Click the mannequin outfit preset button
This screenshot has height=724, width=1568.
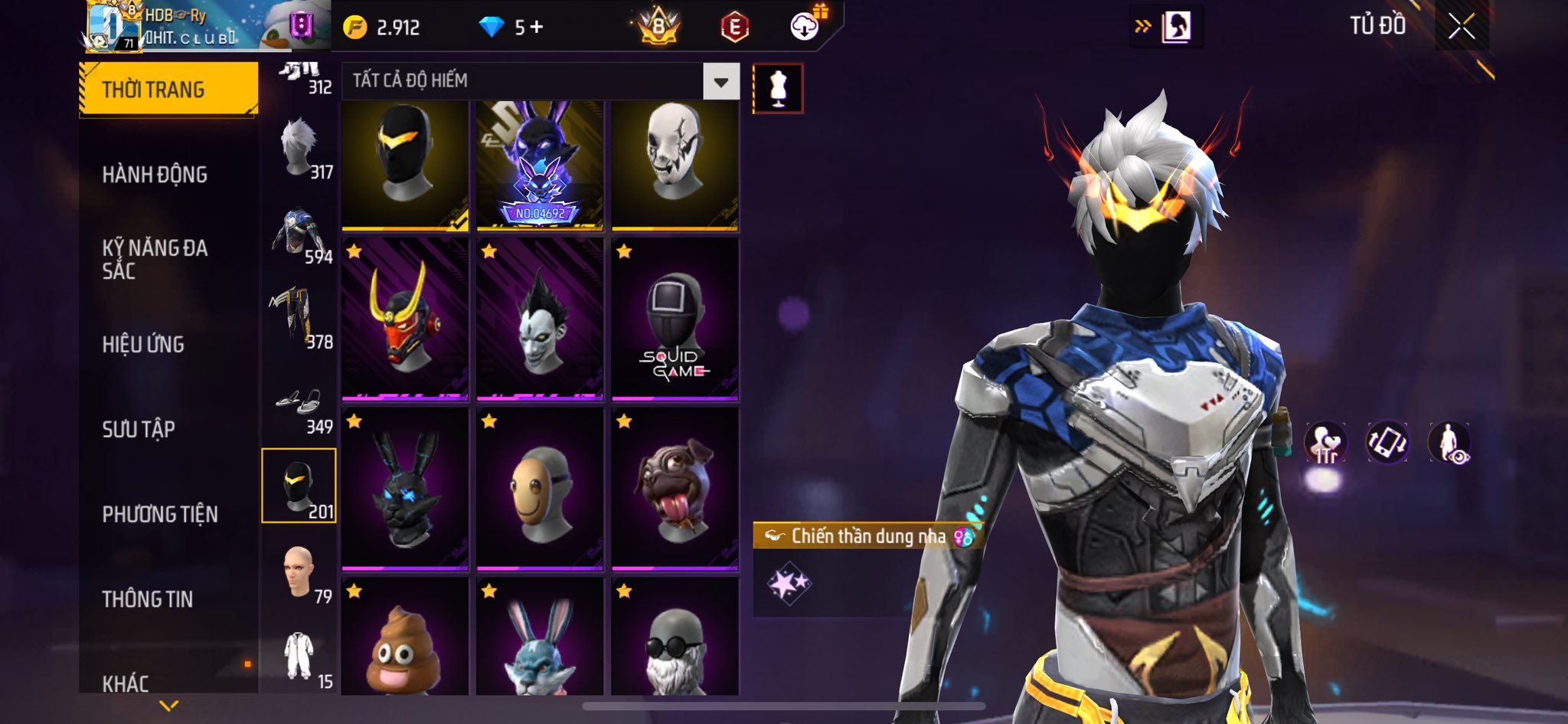coord(778,89)
